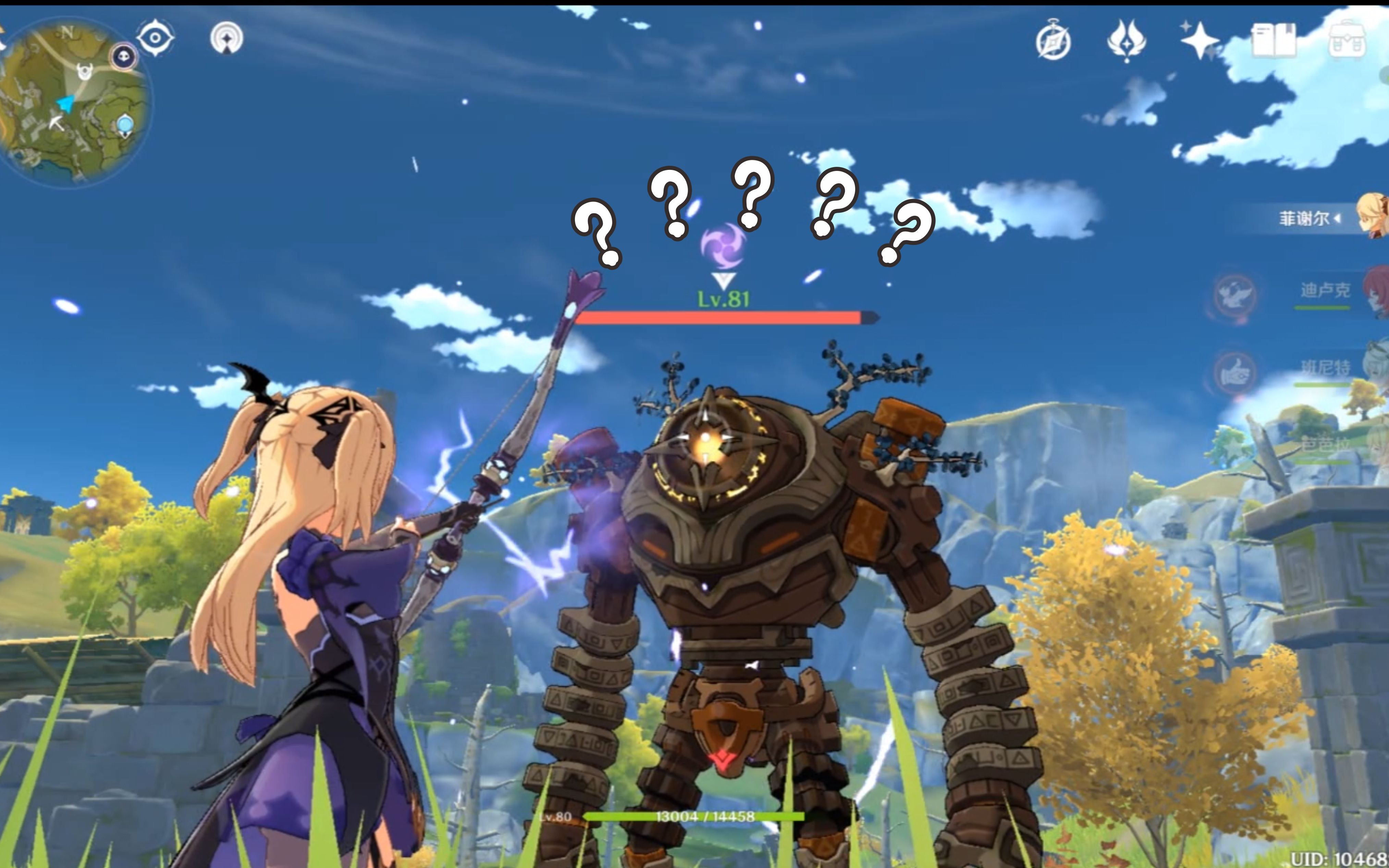Click the signal-wave icon beside the eye
This screenshot has height=868, width=1389.
226,38
